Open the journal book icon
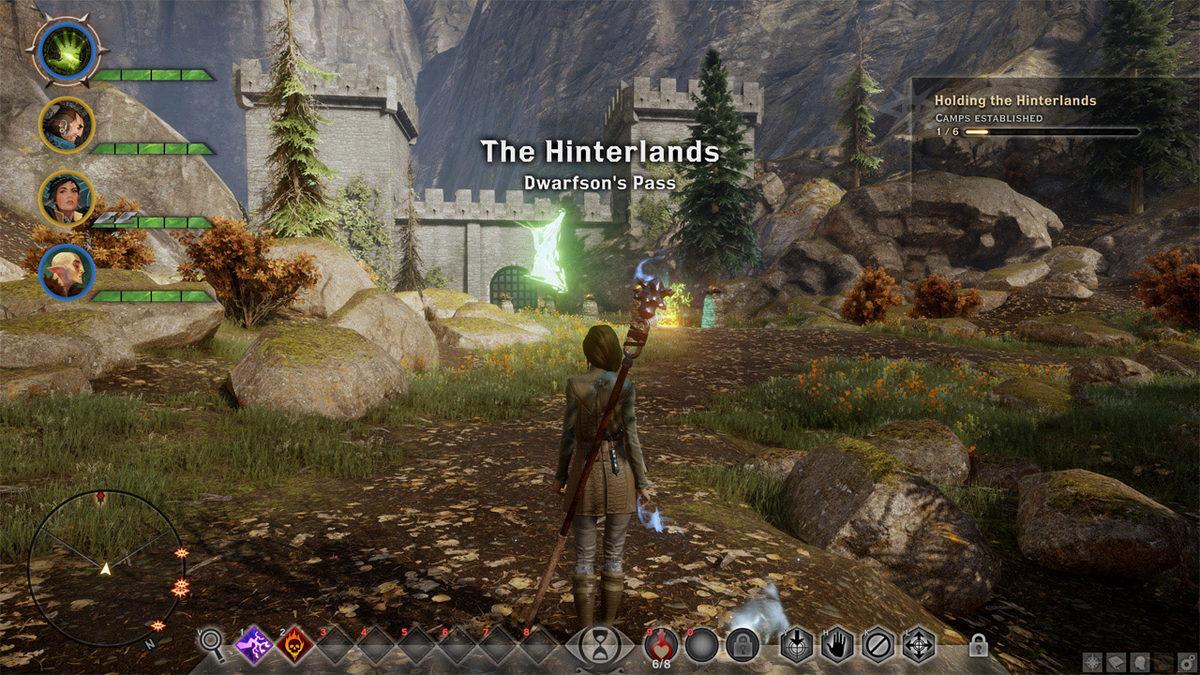 (x=1117, y=661)
